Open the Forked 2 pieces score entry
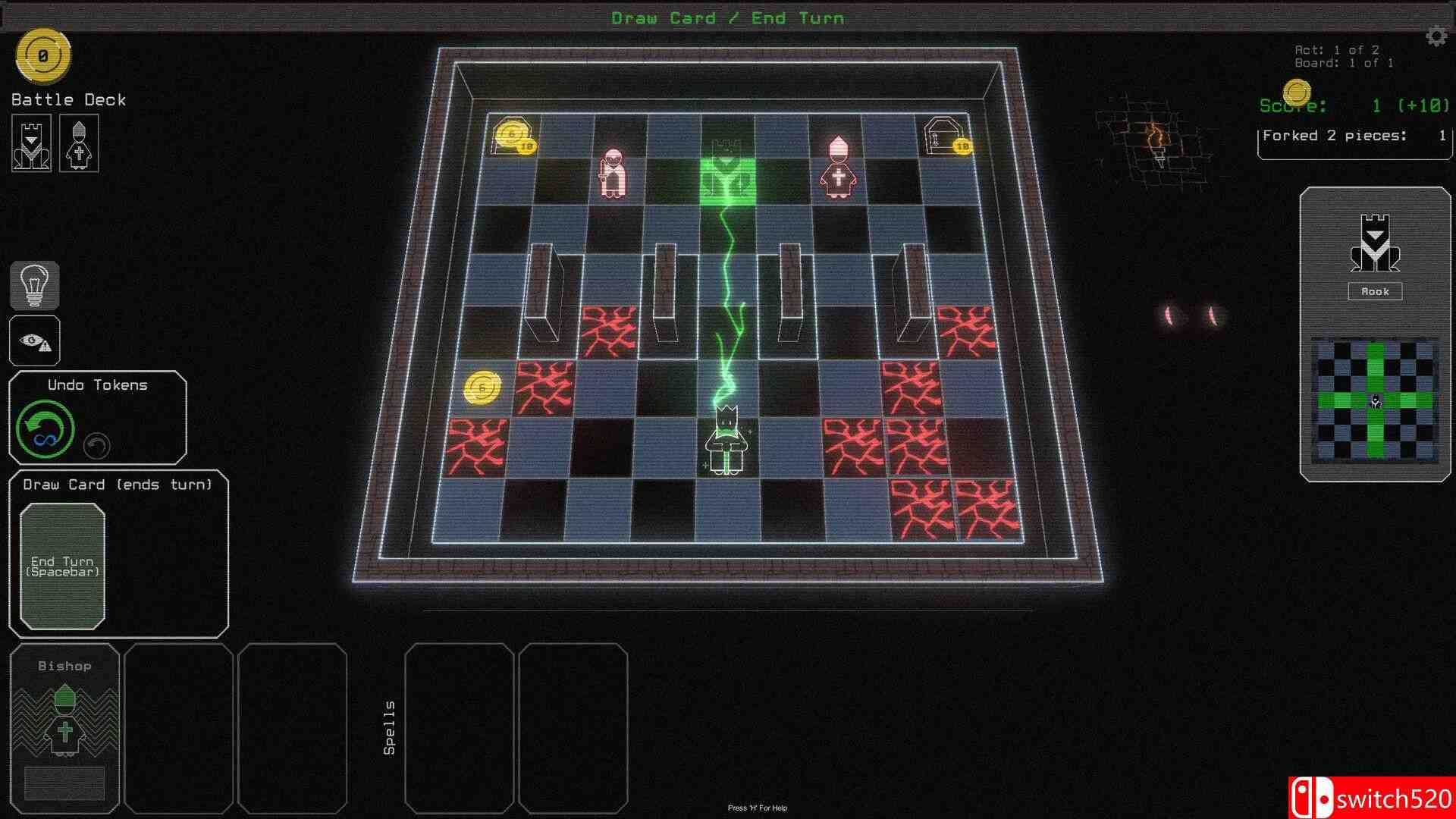This screenshot has width=1456, height=819. click(1353, 135)
